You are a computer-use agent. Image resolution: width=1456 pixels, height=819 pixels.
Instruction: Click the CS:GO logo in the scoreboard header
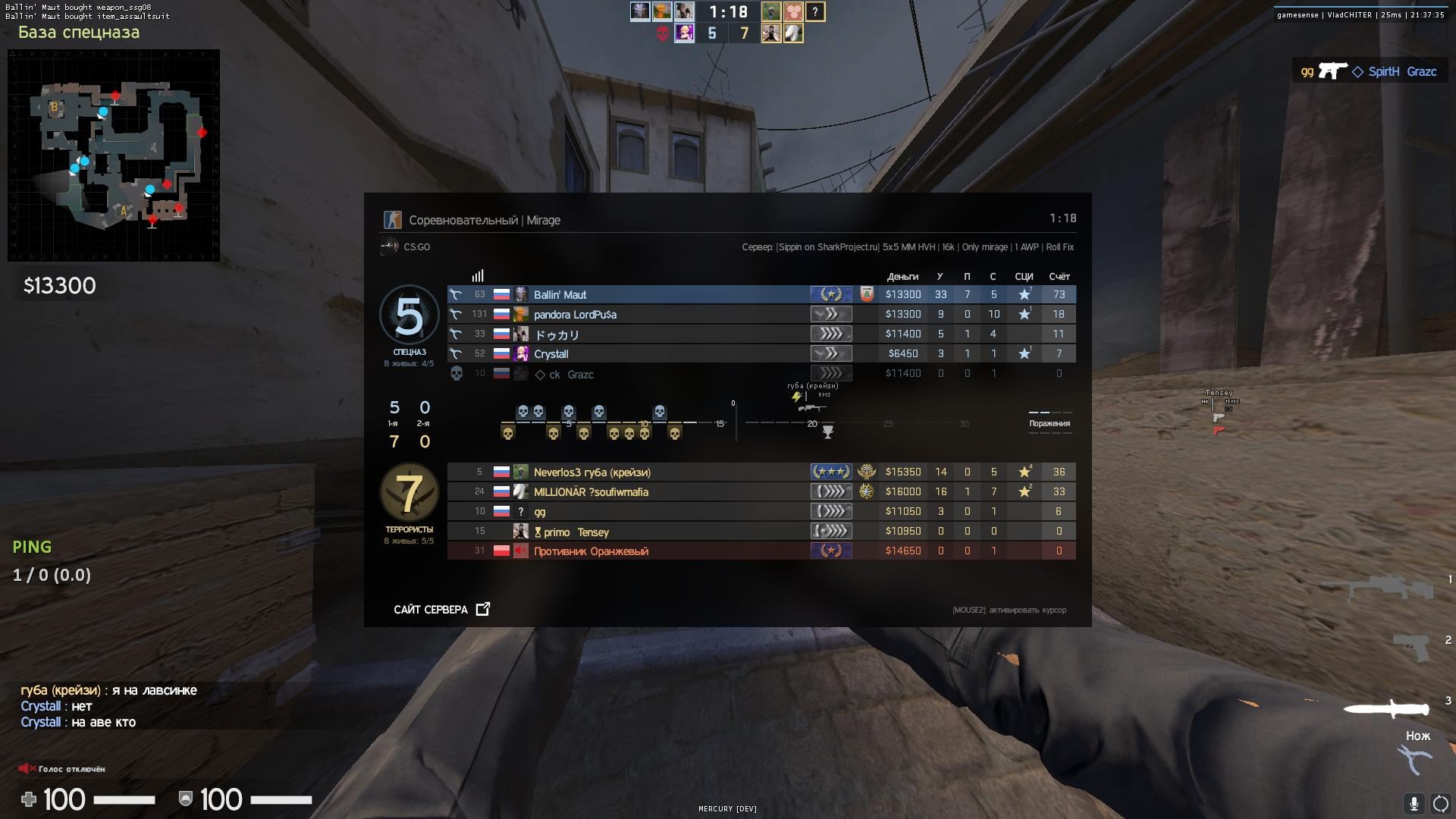click(x=391, y=246)
